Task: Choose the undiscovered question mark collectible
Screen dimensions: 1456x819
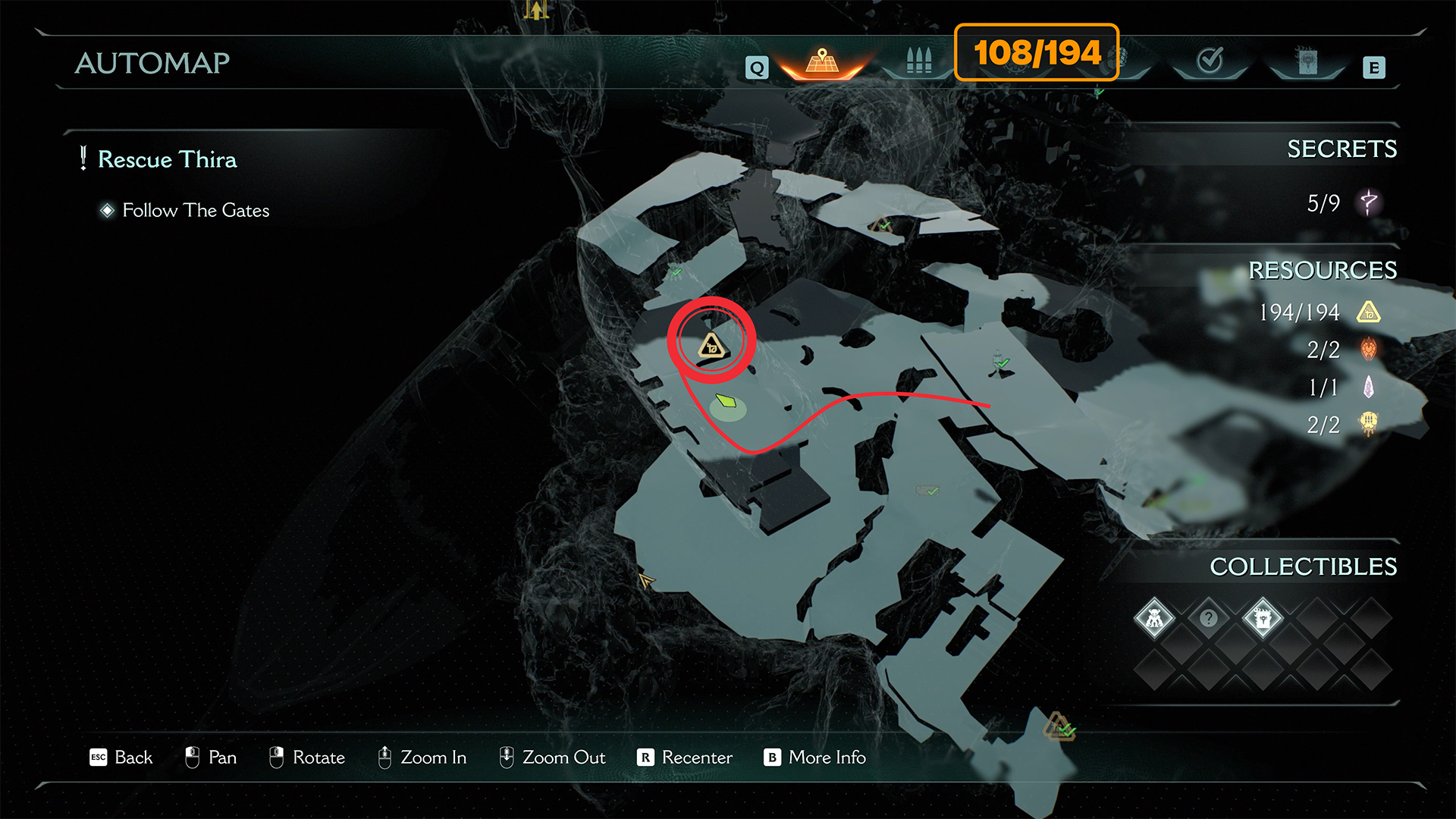Action: click(1209, 619)
